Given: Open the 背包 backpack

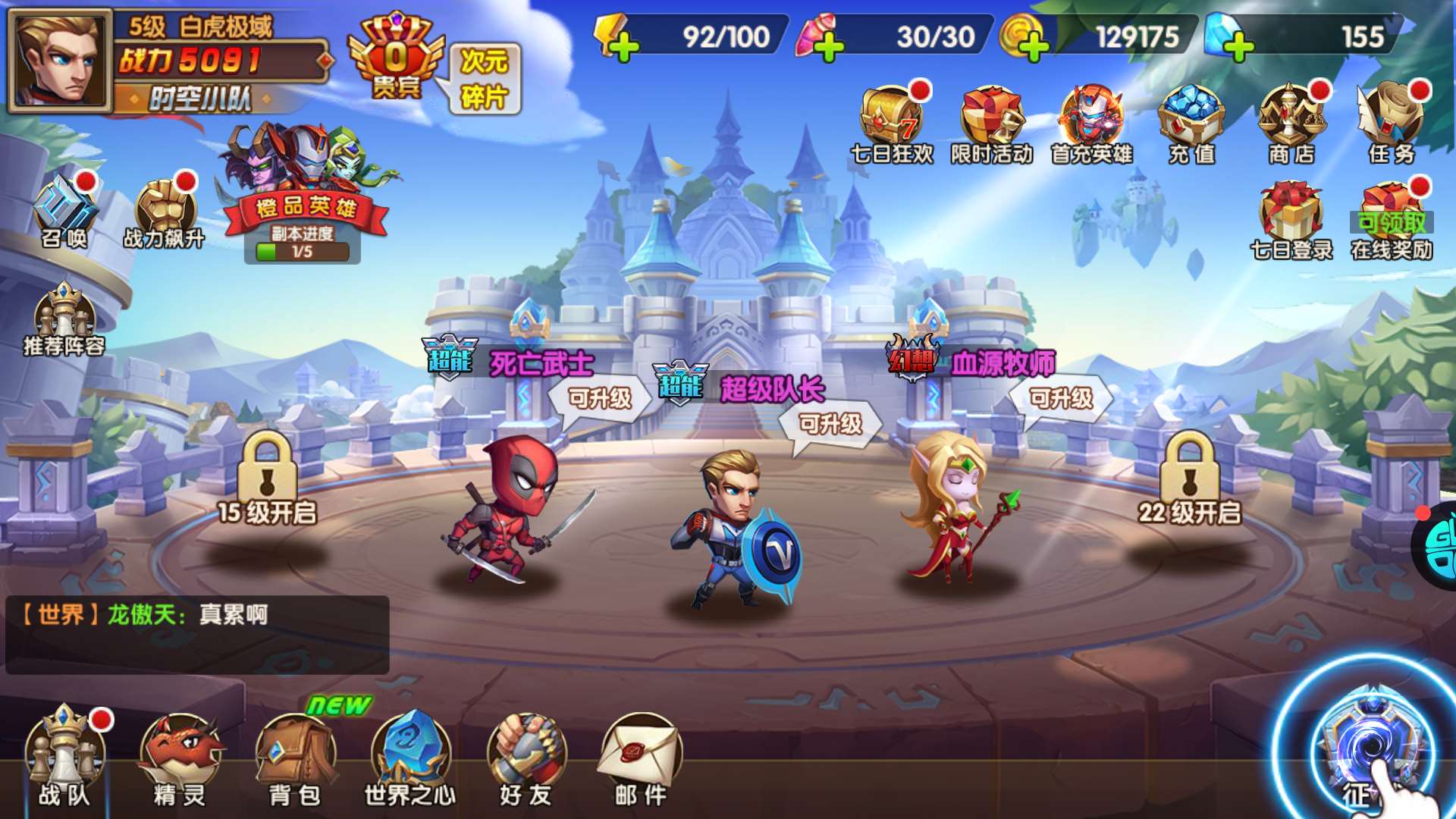Looking at the screenshot, I should (x=295, y=758).
